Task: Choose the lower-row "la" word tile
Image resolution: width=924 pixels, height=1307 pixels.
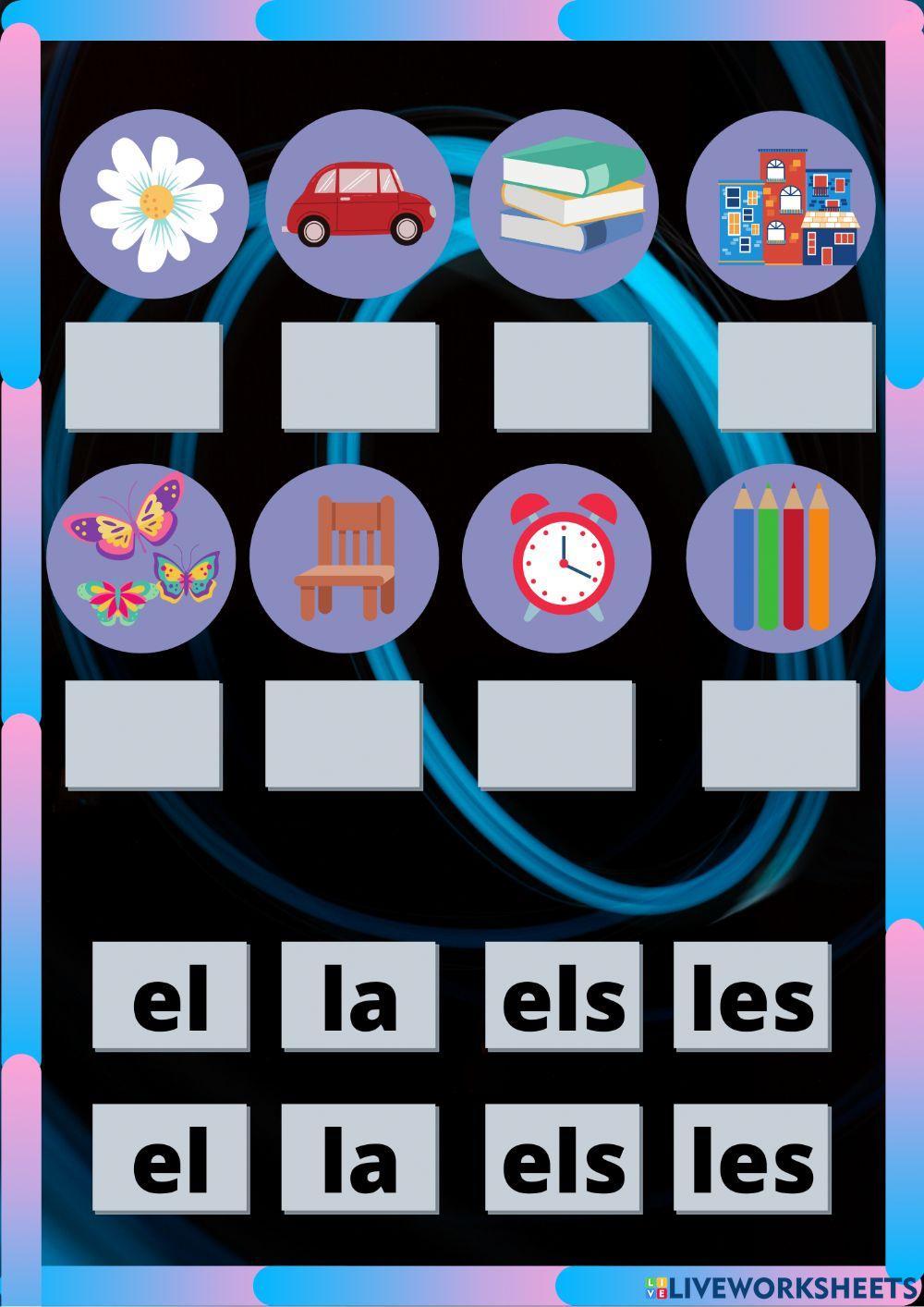Action: [359, 1157]
